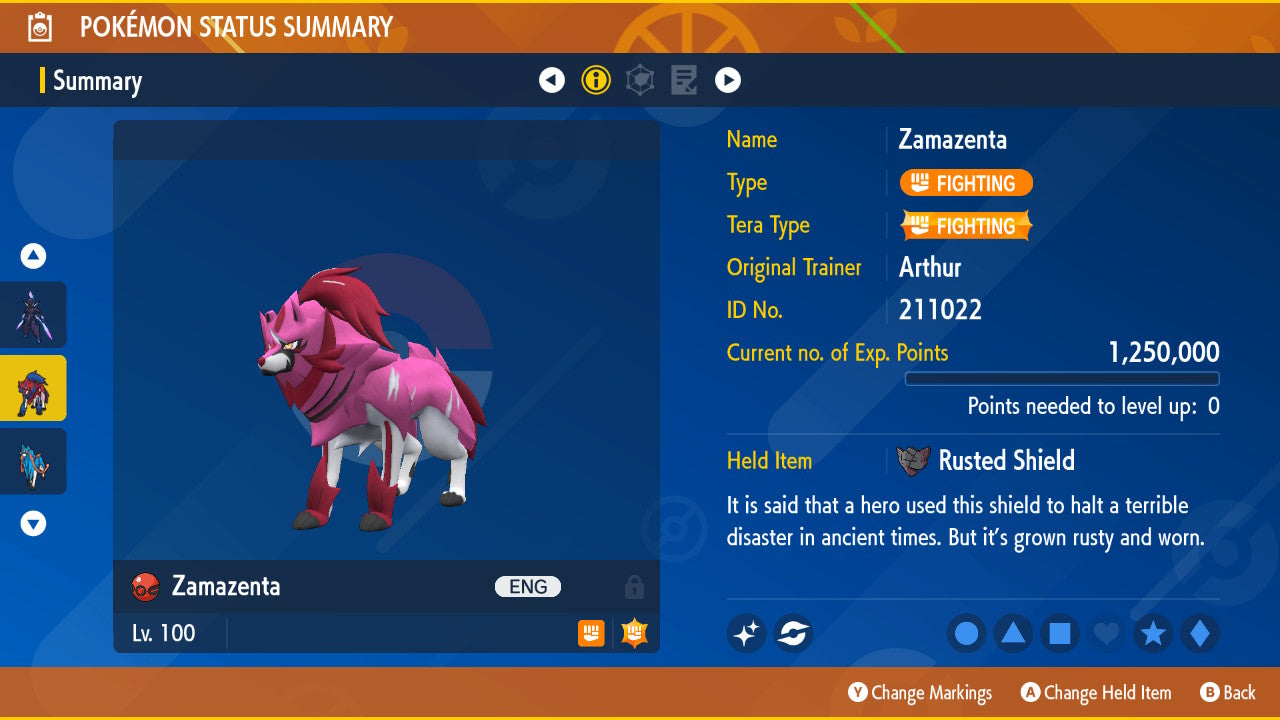
Task: Toggle the circle marking
Action: pyautogui.click(x=966, y=633)
